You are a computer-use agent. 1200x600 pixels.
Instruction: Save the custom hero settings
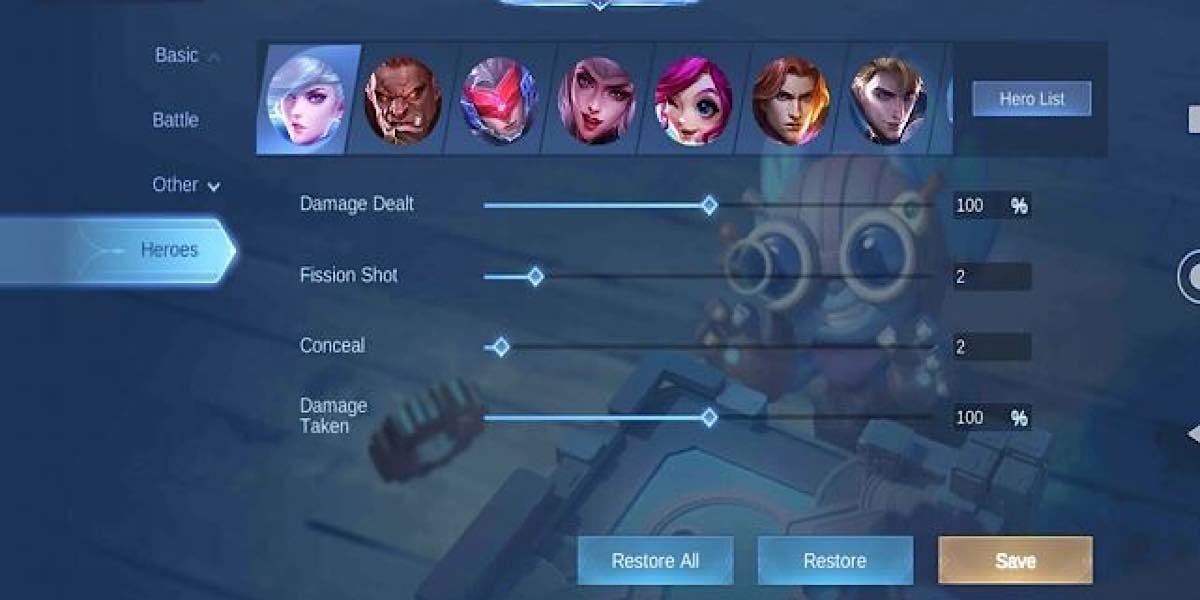[x=1015, y=561]
